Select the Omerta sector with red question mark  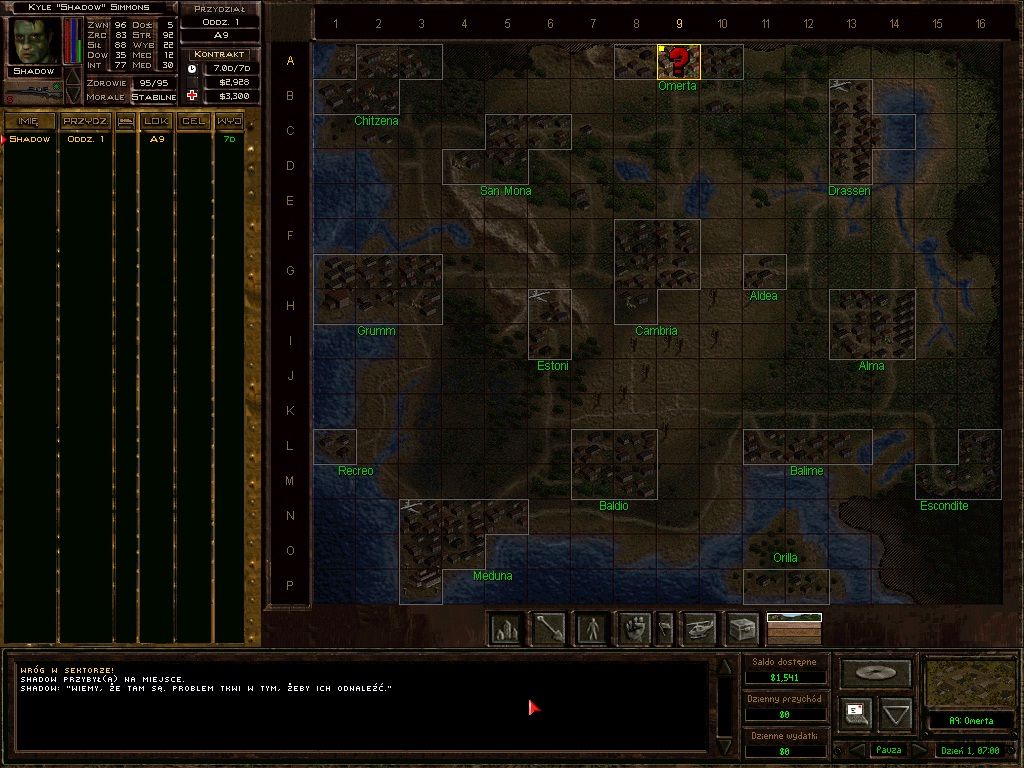(x=678, y=62)
